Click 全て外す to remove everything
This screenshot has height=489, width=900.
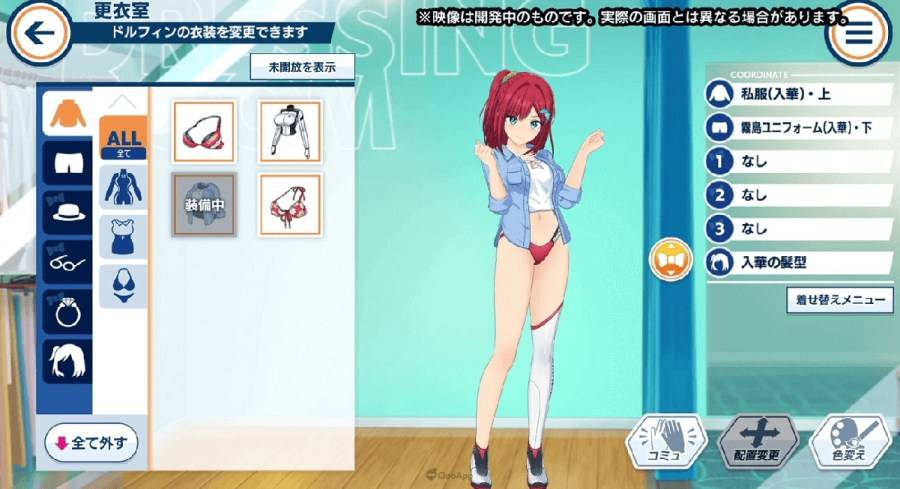91,442
